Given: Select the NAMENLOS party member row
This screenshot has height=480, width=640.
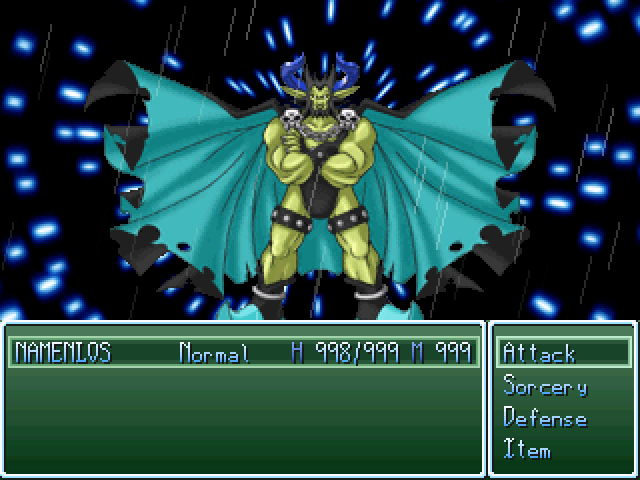Looking at the screenshot, I should [x=240, y=353].
